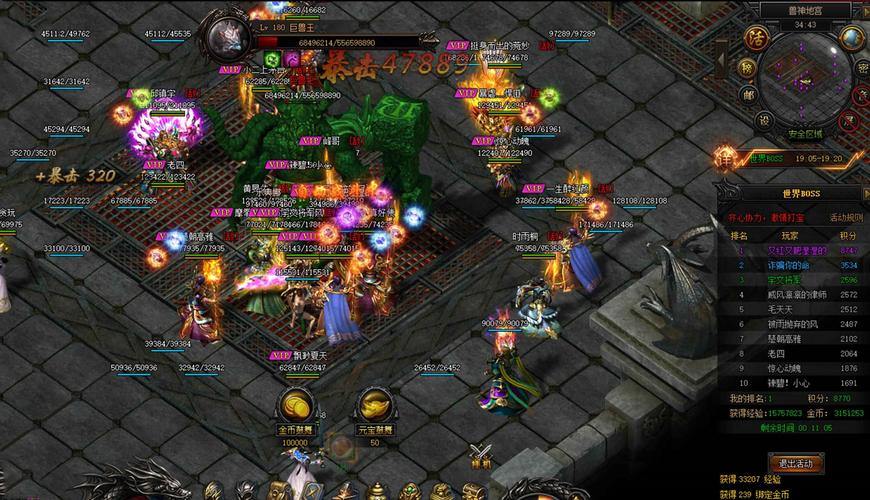The width and height of the screenshot is (870, 500).
Task: Open the 设 settings icon
Action: pyautogui.click(x=763, y=120)
